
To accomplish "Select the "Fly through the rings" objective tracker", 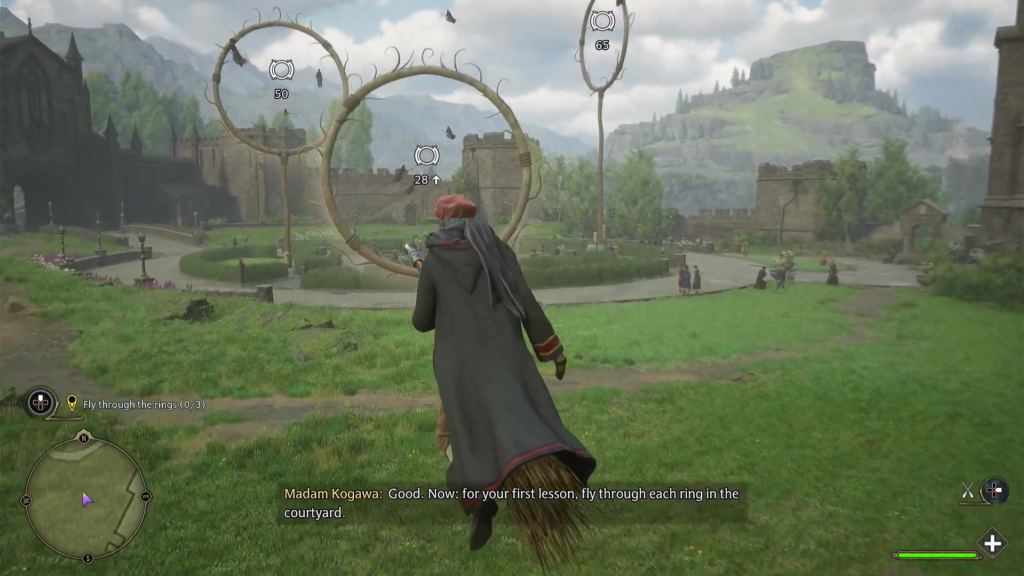I will 143,404.
